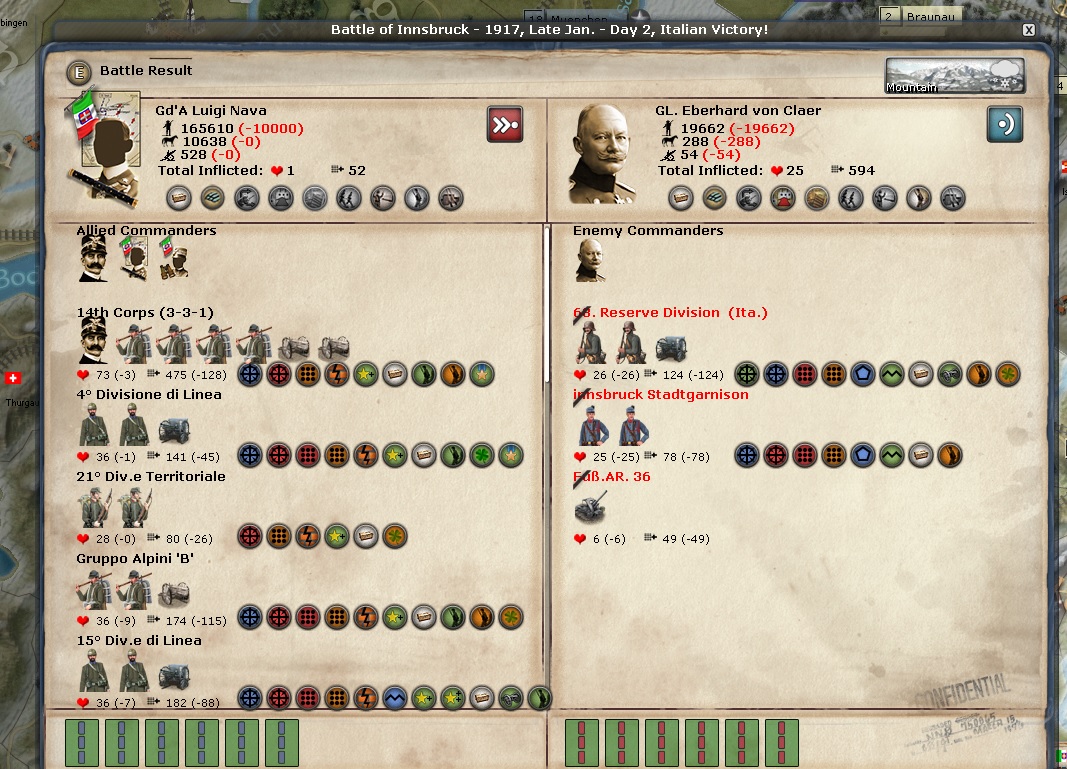Image resolution: width=1067 pixels, height=769 pixels.
Task: Click the mustached allied commander portrait
Action: tap(95, 260)
